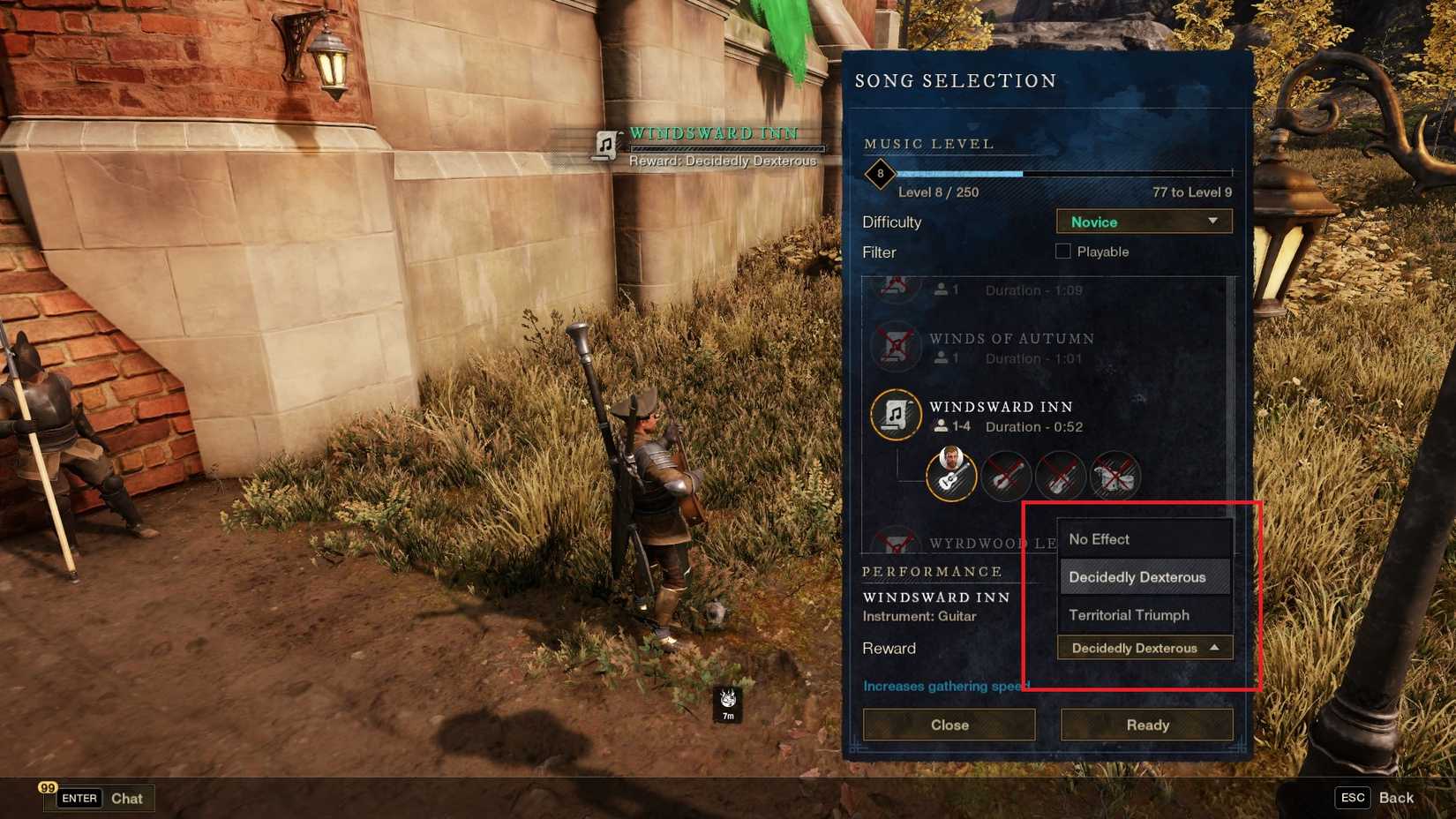The height and width of the screenshot is (819, 1456).
Task: Select the Windsward Inn song sheet icon
Action: click(x=896, y=414)
